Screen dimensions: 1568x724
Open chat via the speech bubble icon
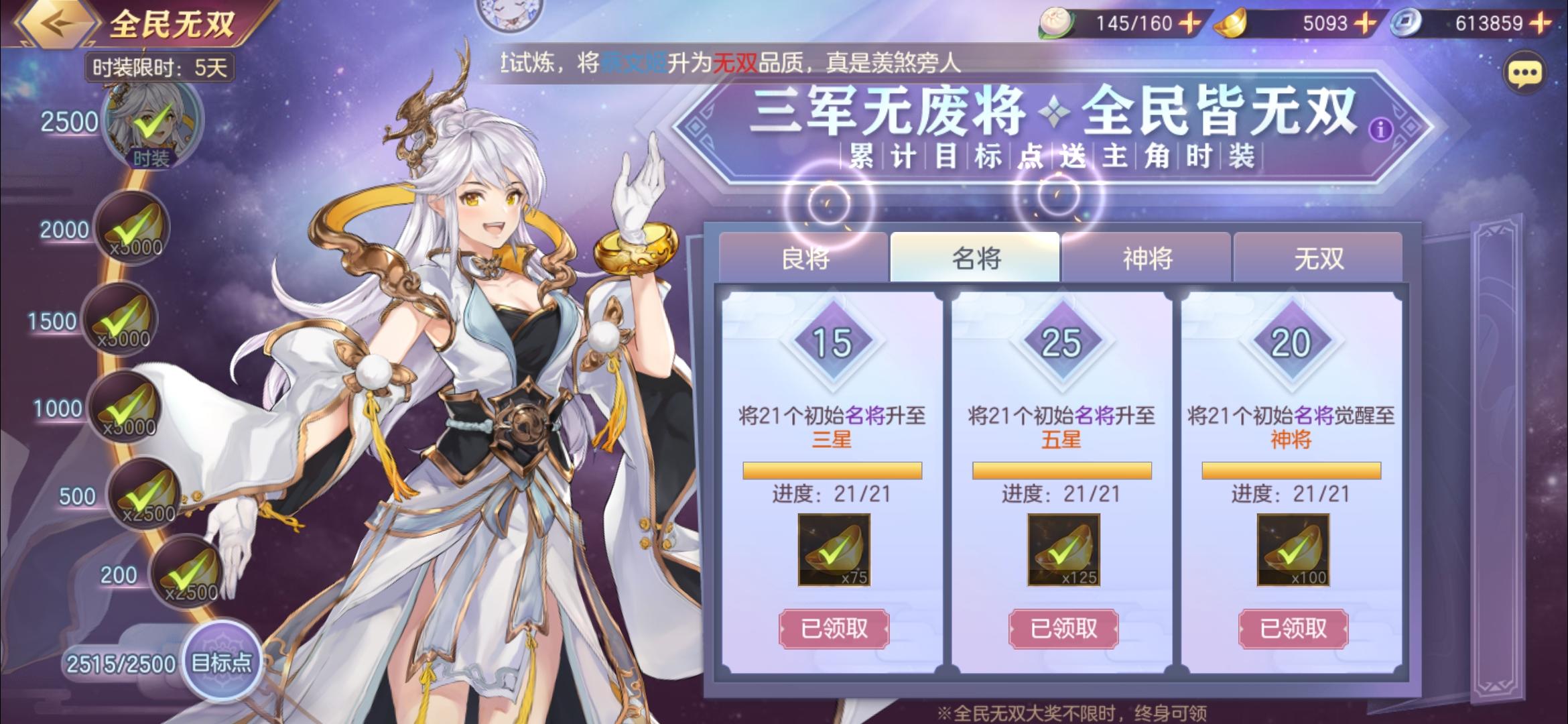click(x=1528, y=74)
